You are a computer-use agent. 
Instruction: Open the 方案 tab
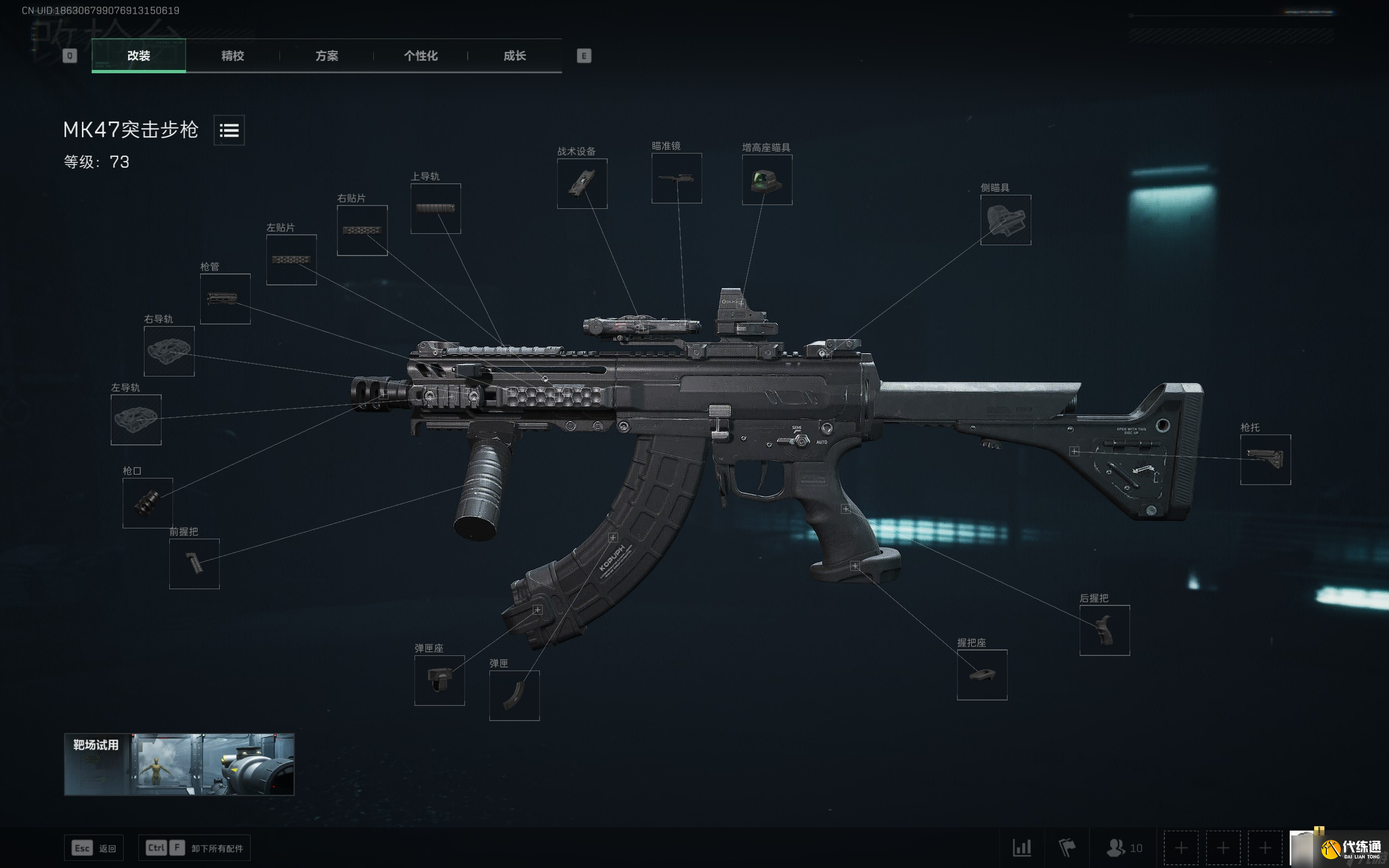pyautogui.click(x=327, y=56)
